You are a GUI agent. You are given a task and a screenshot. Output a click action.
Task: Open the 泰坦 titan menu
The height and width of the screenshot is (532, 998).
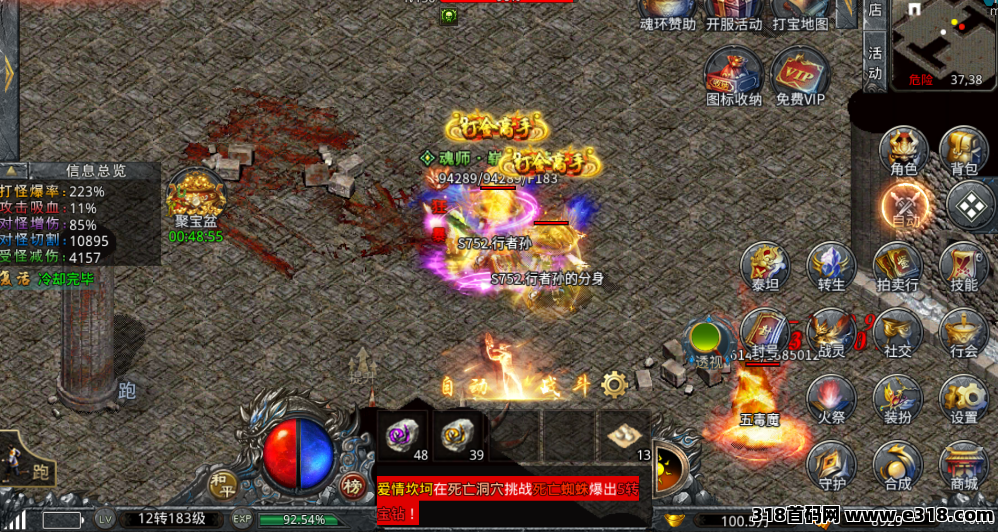point(765,267)
